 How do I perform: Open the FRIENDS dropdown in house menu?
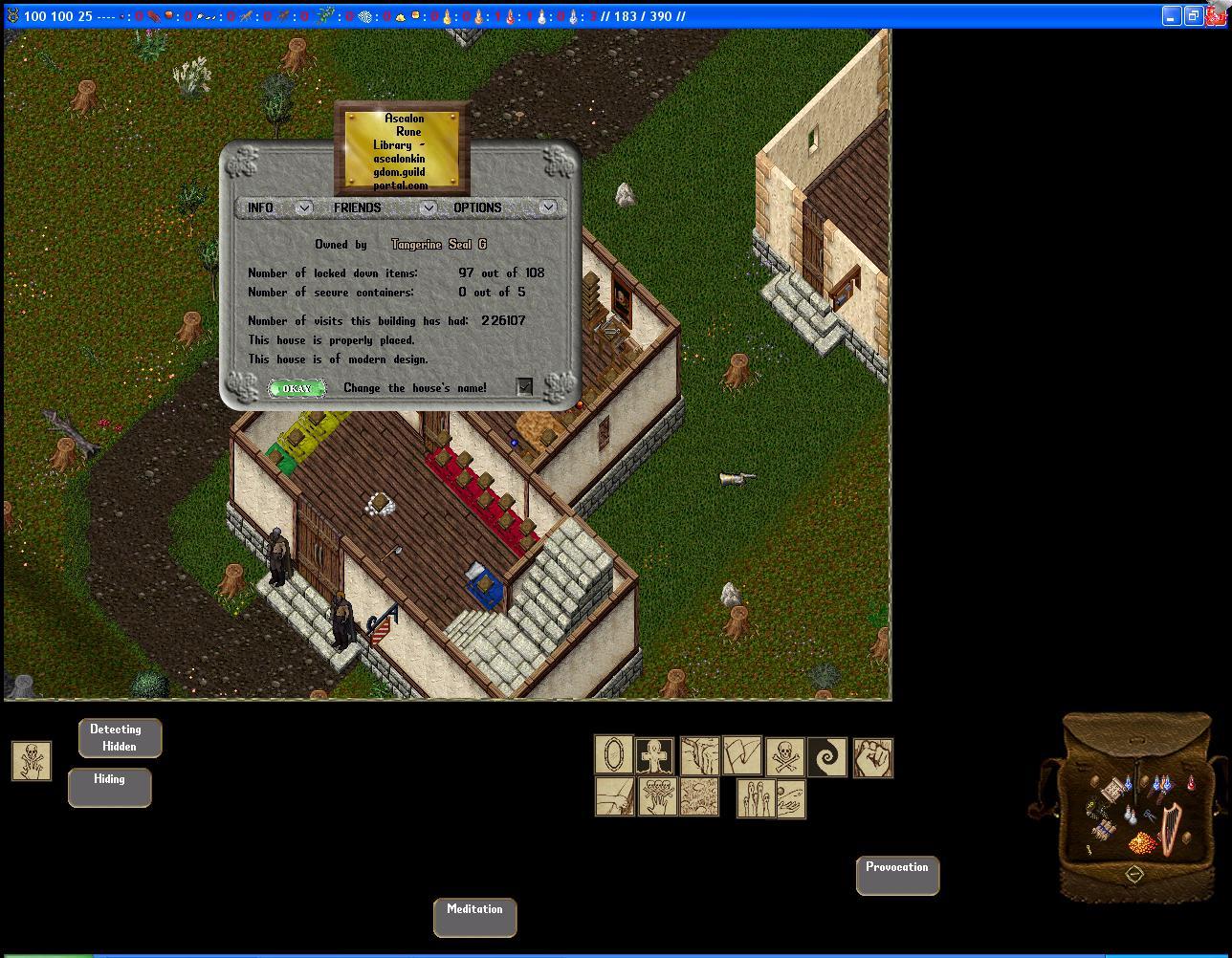(428, 207)
